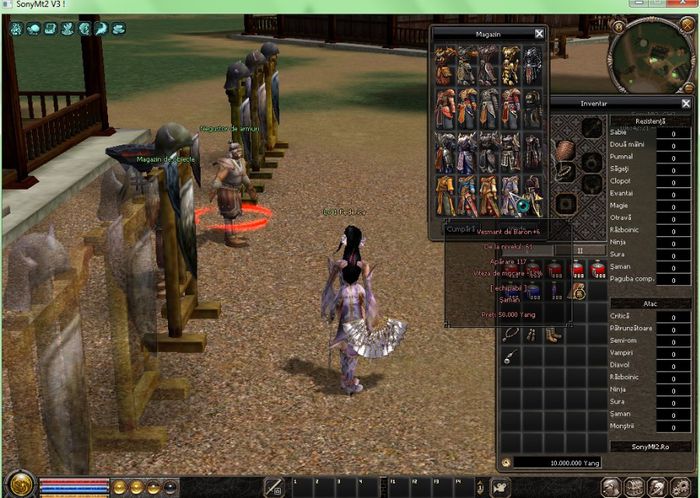
Task: Click the Cumpără buy button
Action: pos(461,229)
